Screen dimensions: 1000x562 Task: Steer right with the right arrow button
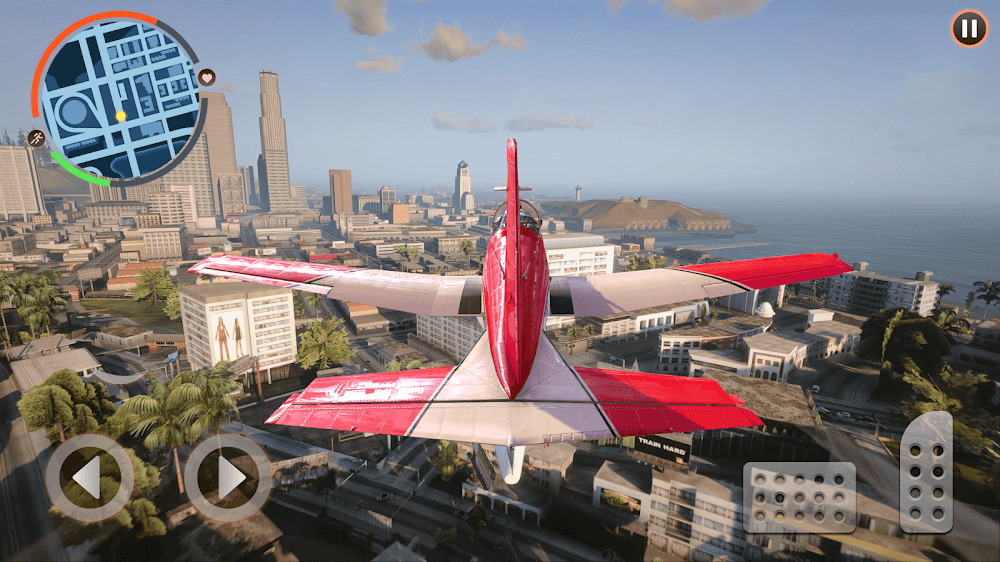tap(227, 478)
